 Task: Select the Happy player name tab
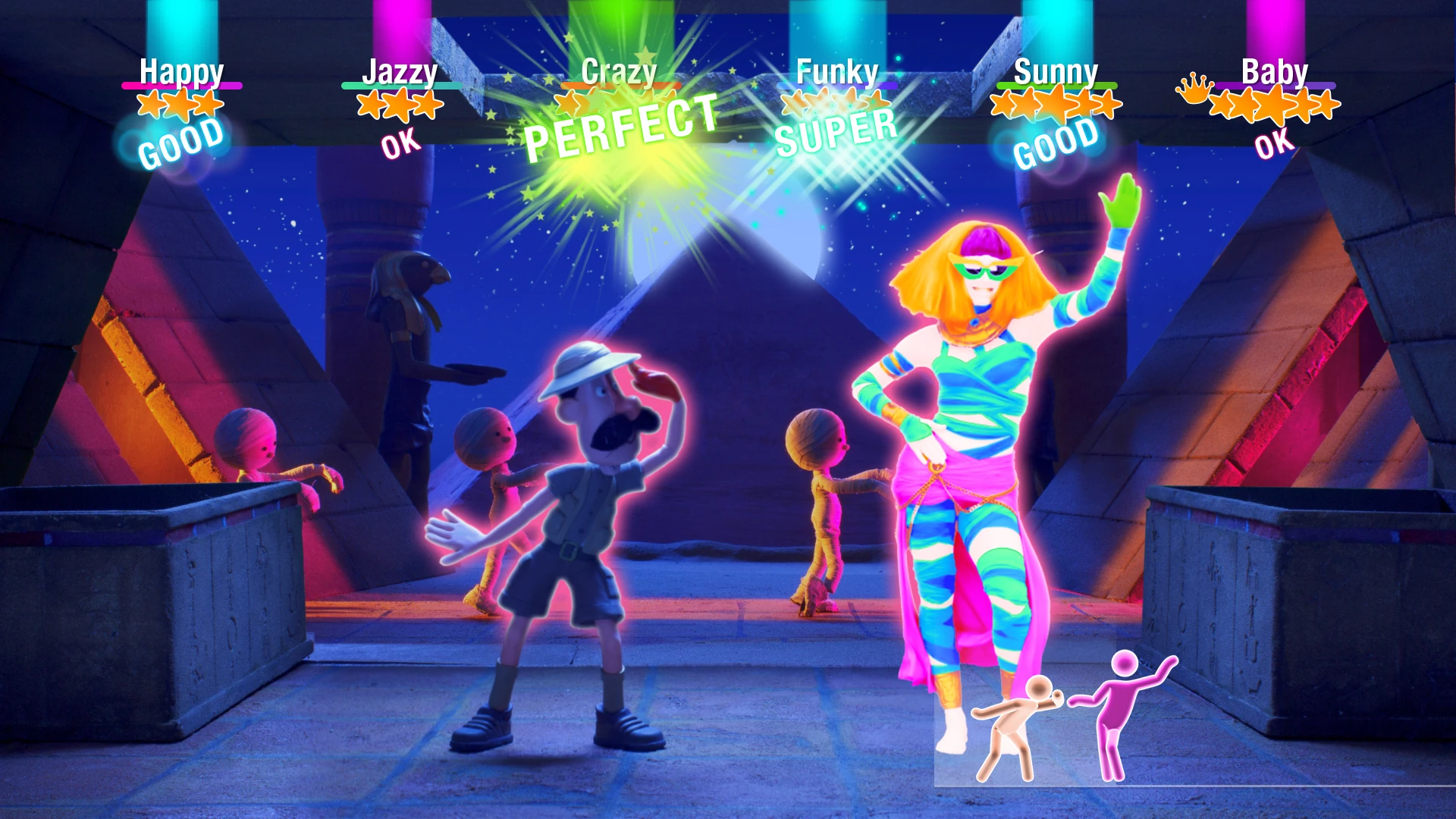182,72
